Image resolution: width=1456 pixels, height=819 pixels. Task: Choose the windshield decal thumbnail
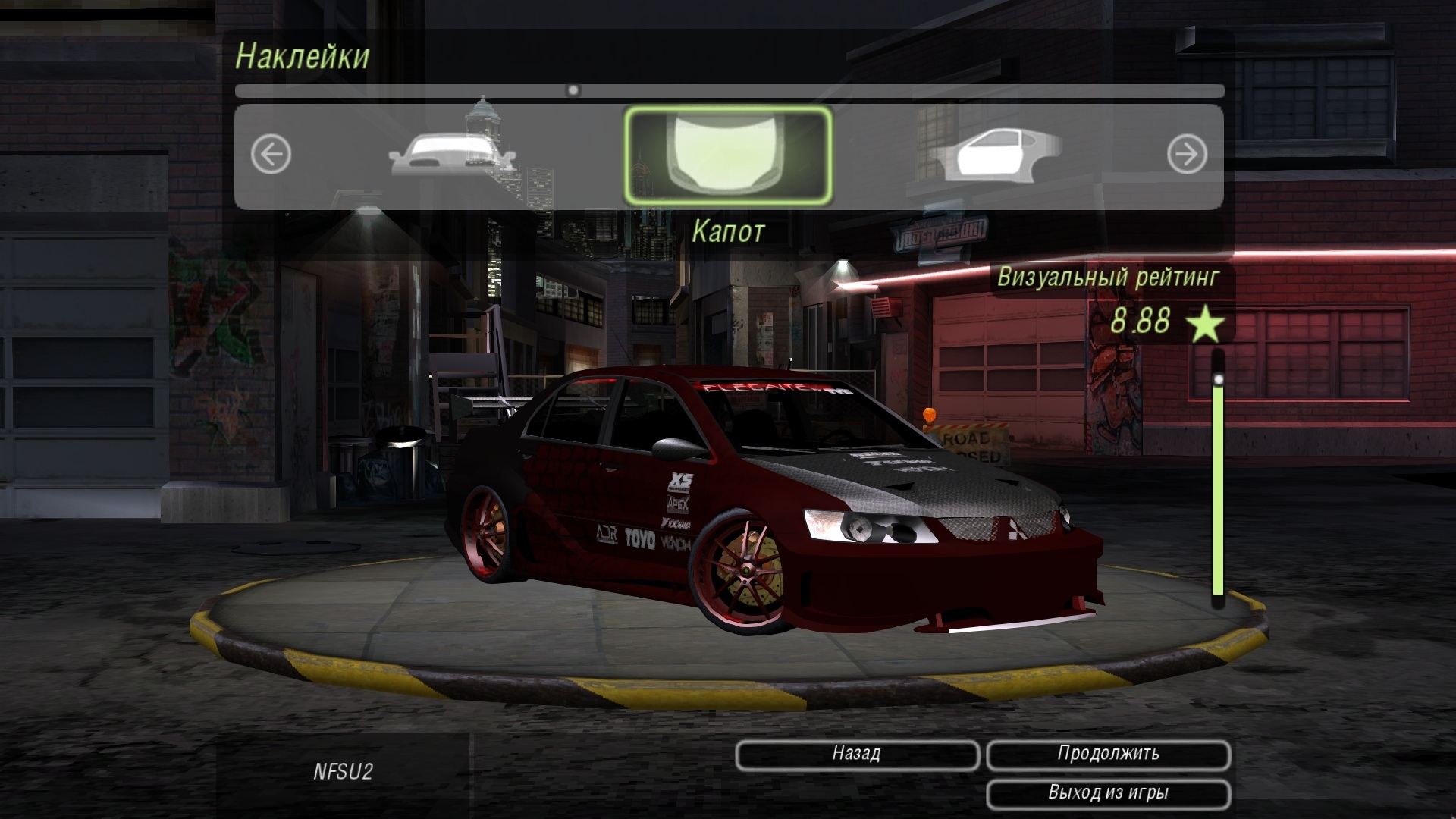tap(452, 154)
